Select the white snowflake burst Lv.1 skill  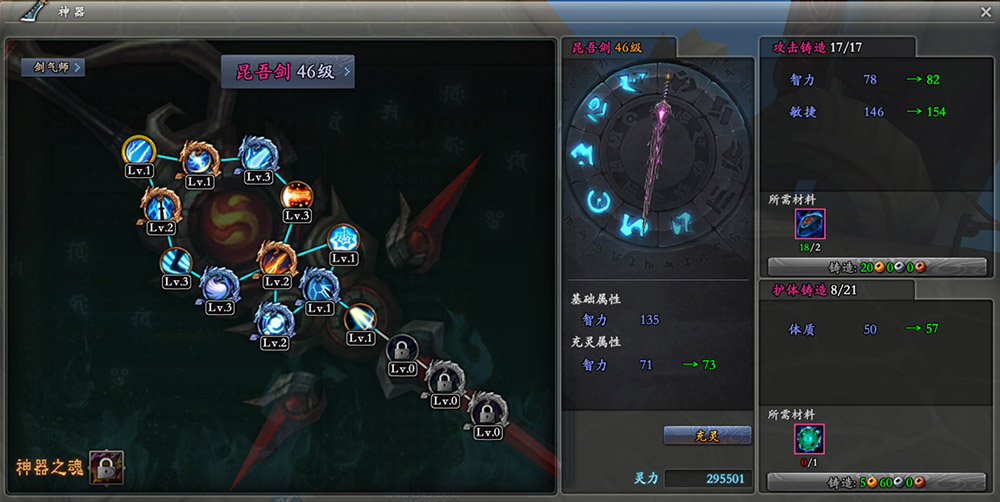343,240
